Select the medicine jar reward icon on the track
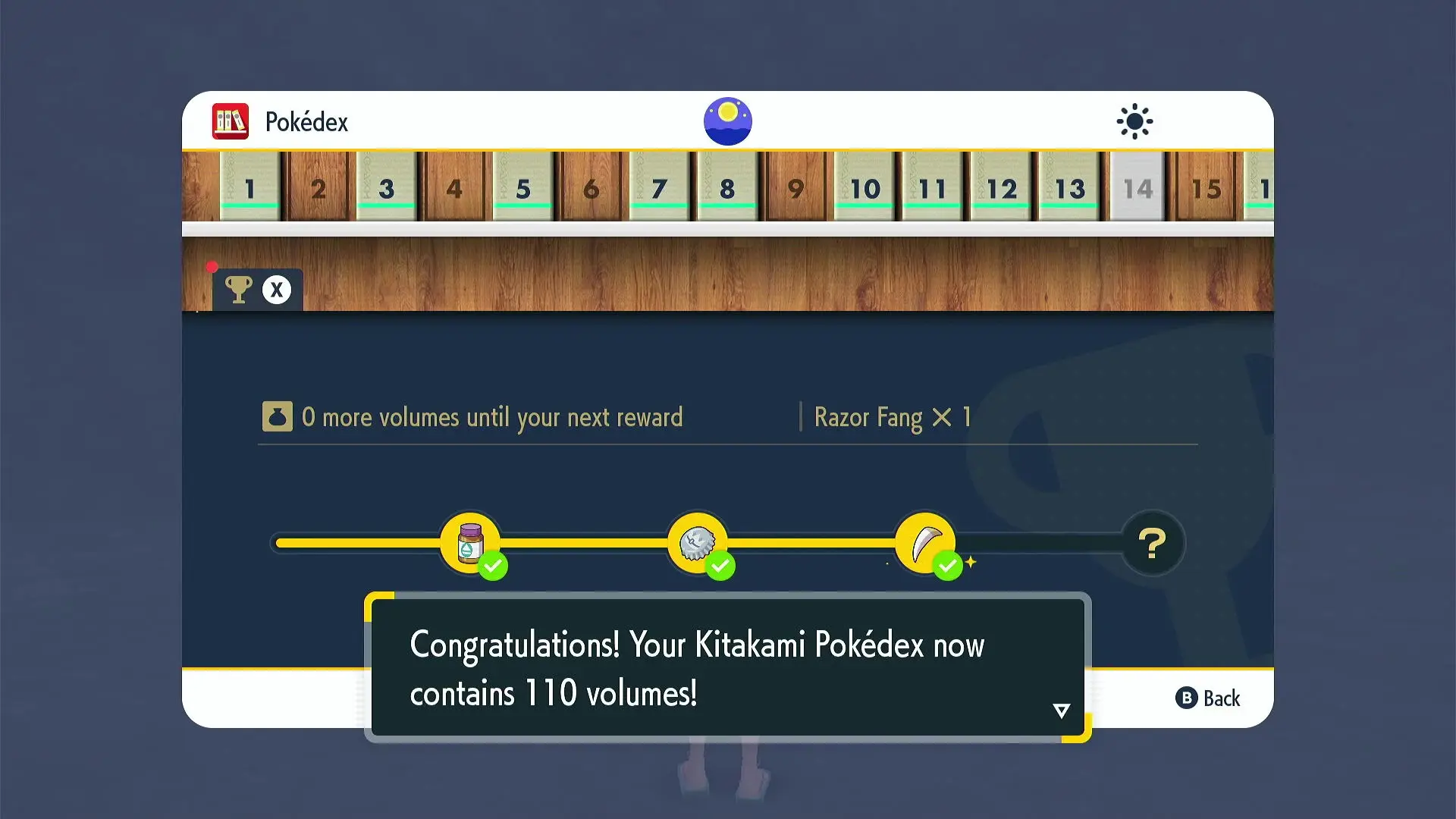Image resolution: width=1456 pixels, height=819 pixels. pyautogui.click(x=470, y=541)
